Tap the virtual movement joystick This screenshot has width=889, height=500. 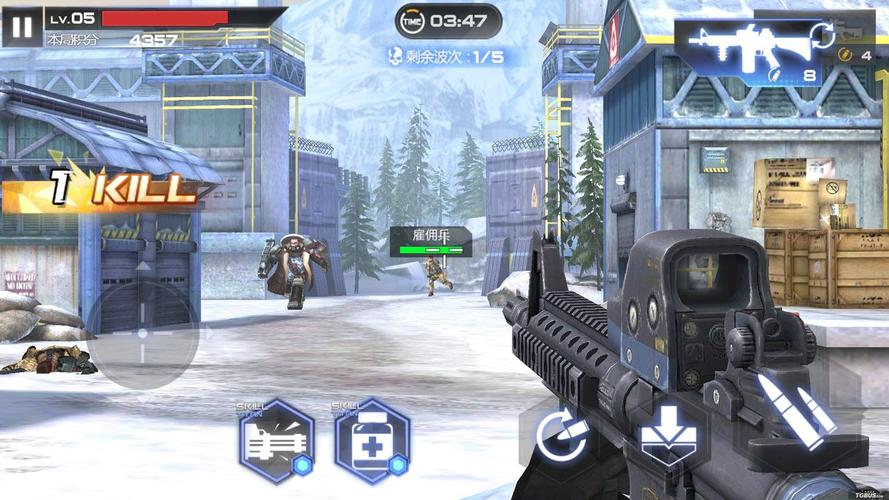[x=142, y=333]
